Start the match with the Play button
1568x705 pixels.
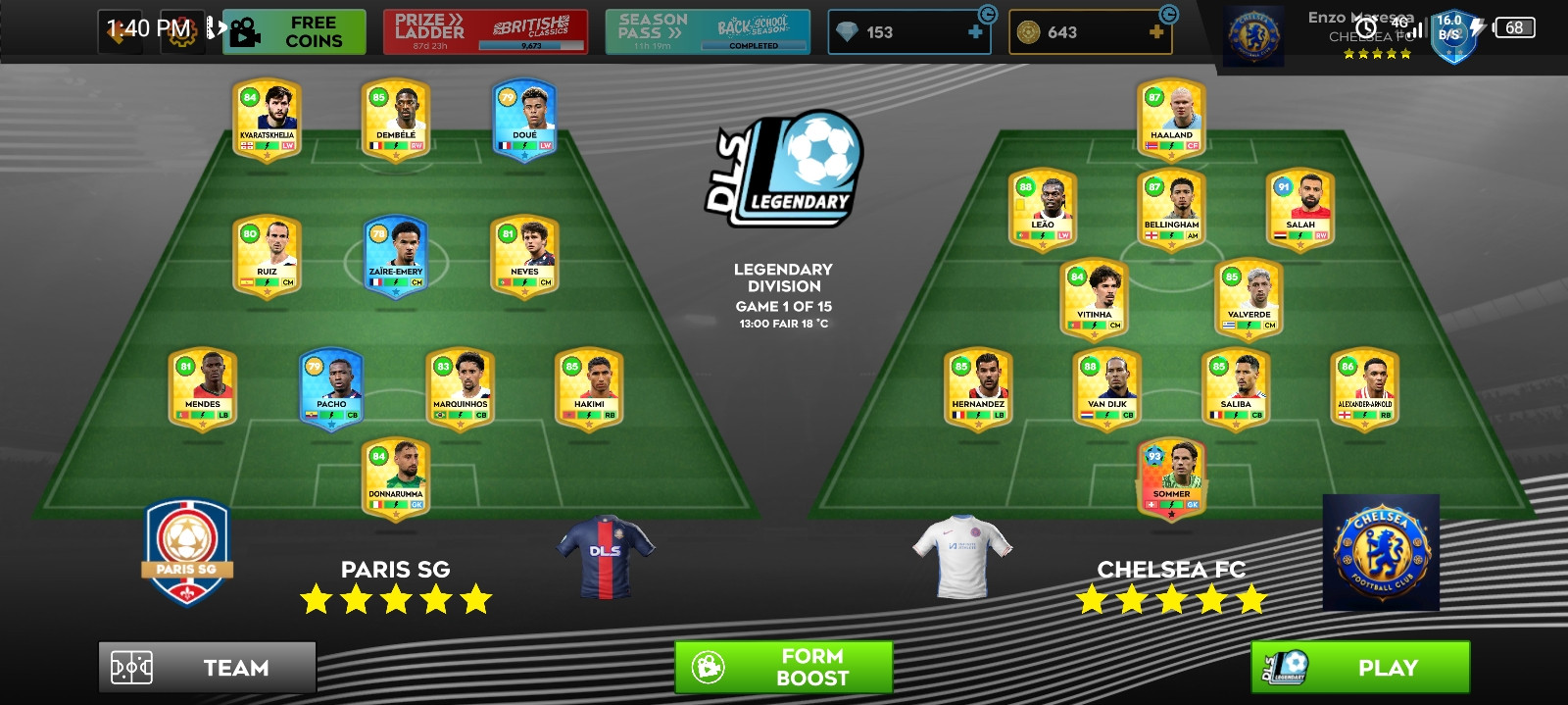click(1360, 668)
